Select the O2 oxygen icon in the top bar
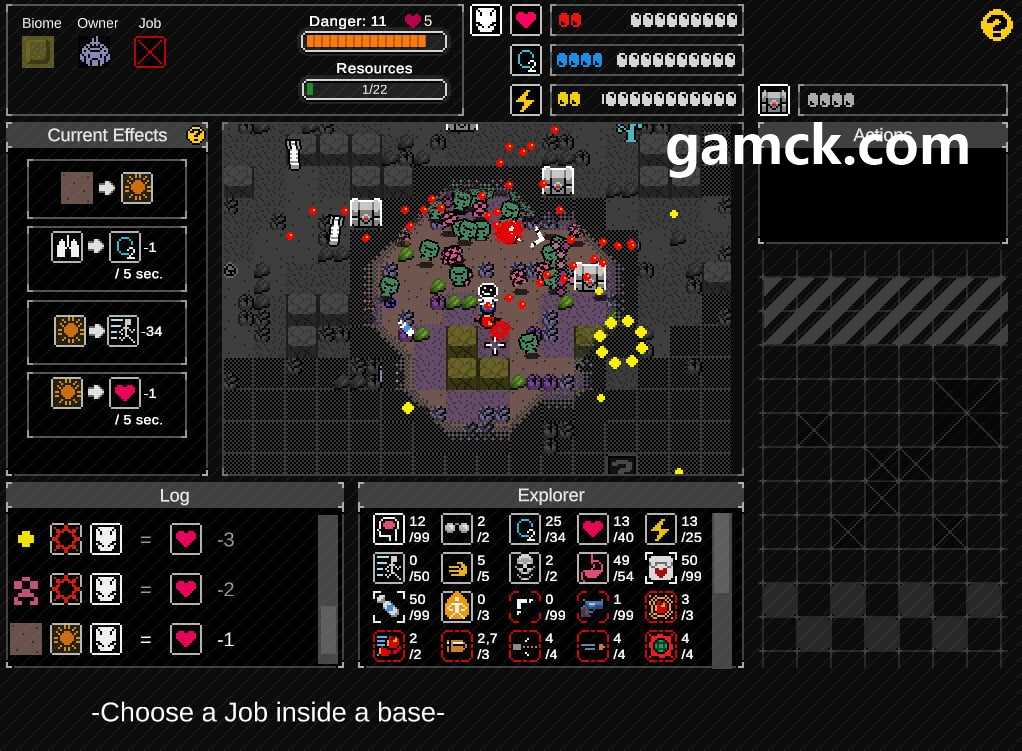This screenshot has width=1022, height=751. (526, 60)
